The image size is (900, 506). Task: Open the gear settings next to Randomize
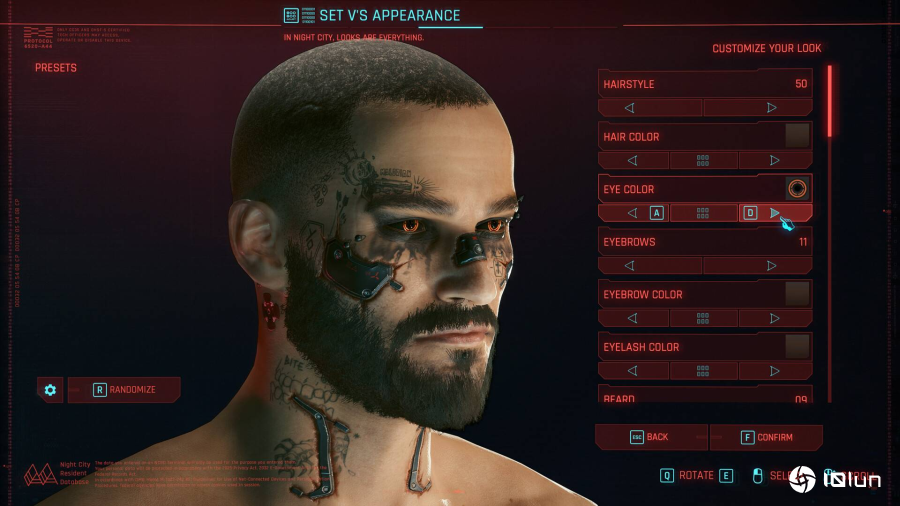pyautogui.click(x=50, y=390)
